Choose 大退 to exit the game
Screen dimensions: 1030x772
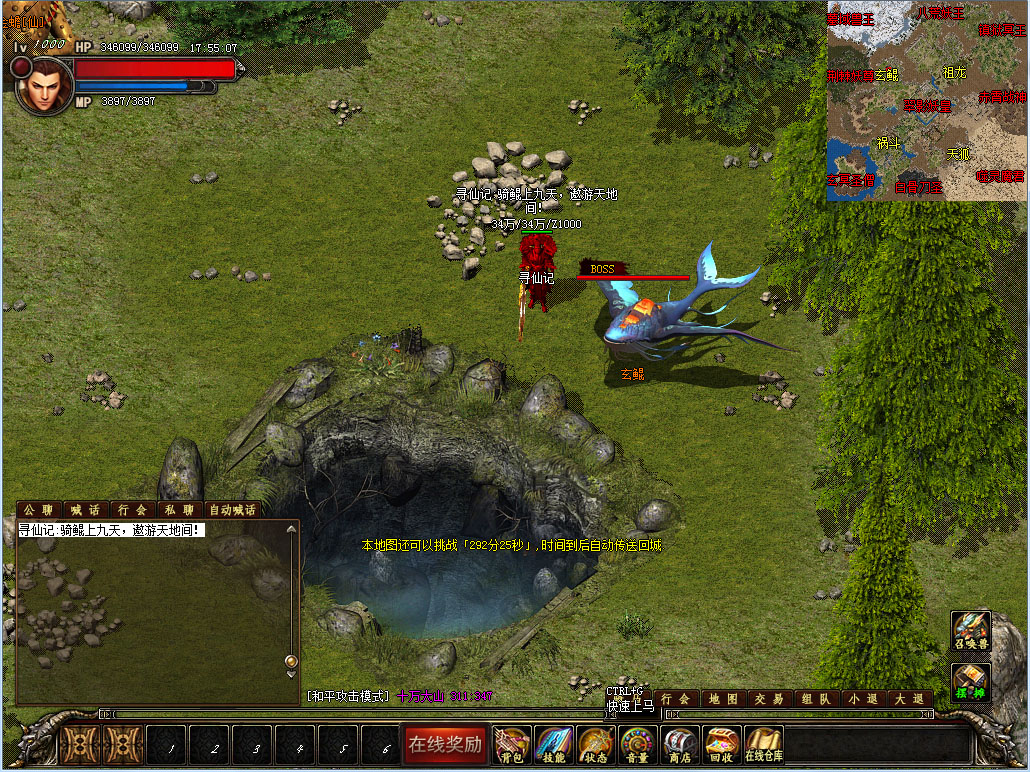point(910,699)
